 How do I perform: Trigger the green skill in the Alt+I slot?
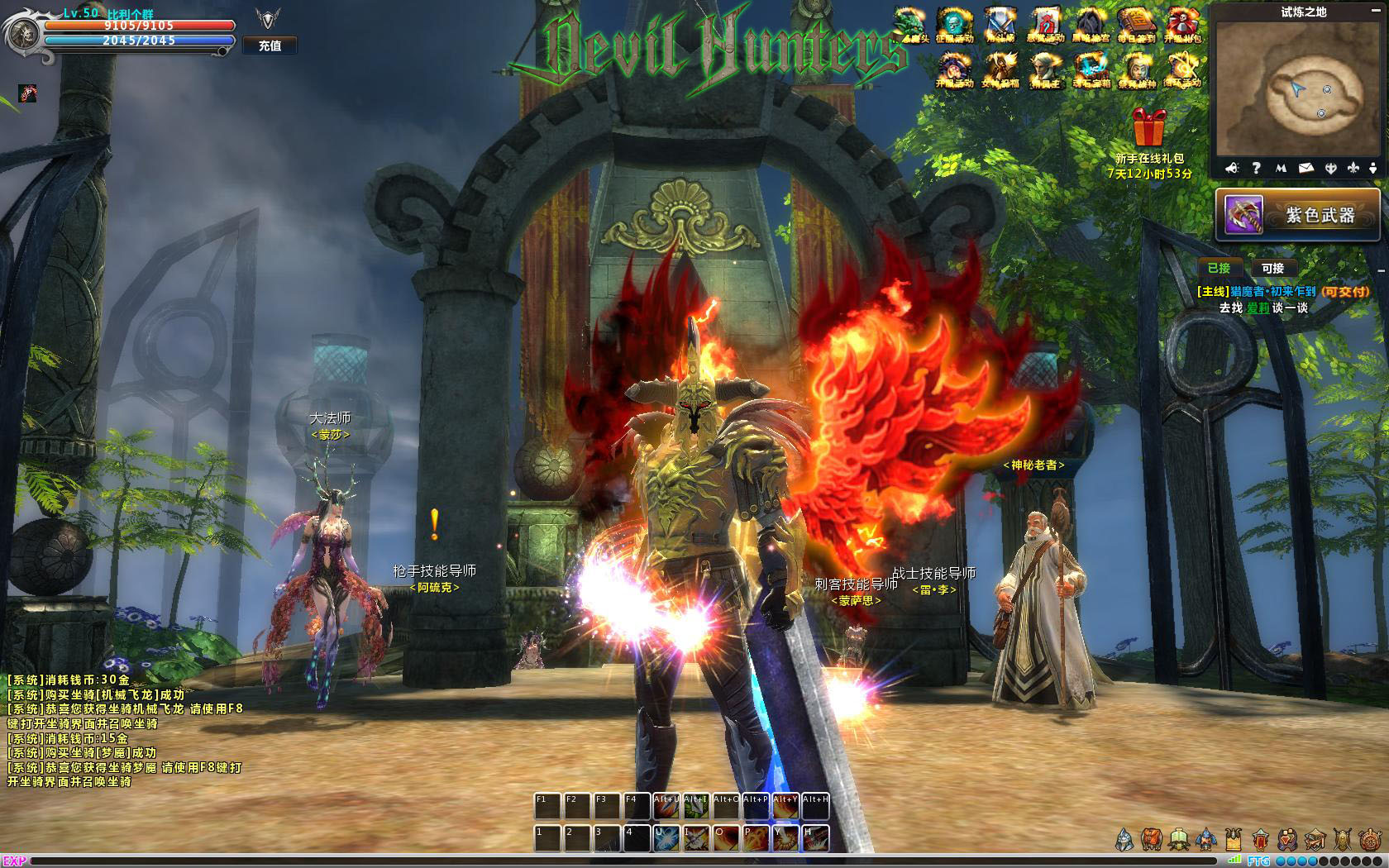[x=696, y=806]
